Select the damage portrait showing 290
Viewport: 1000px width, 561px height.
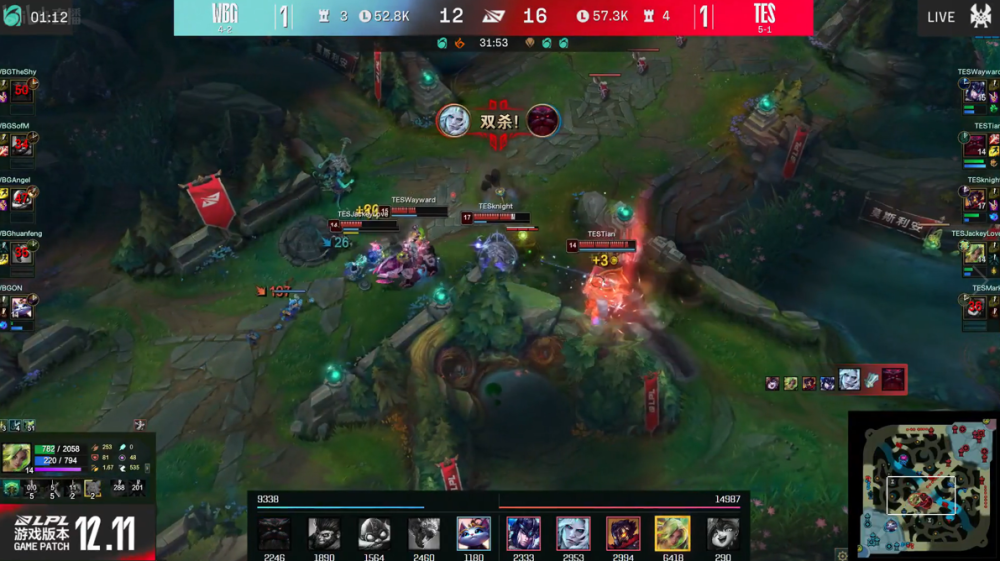coord(722,533)
